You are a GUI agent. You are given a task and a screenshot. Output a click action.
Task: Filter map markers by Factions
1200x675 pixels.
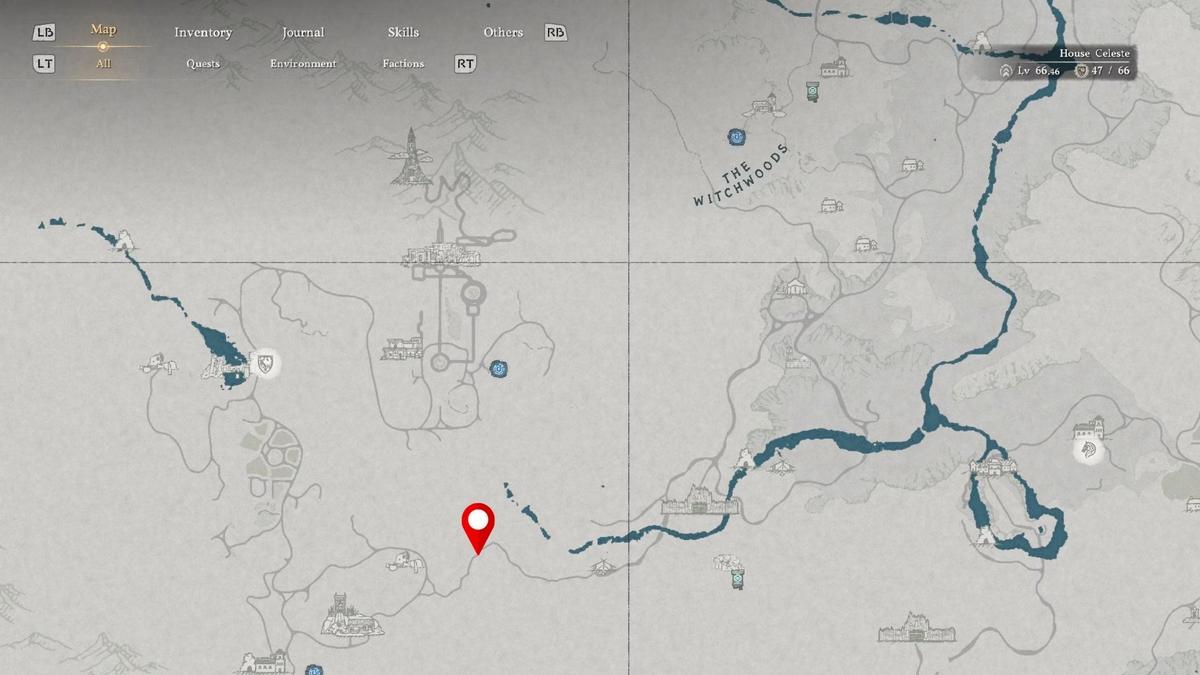403,64
